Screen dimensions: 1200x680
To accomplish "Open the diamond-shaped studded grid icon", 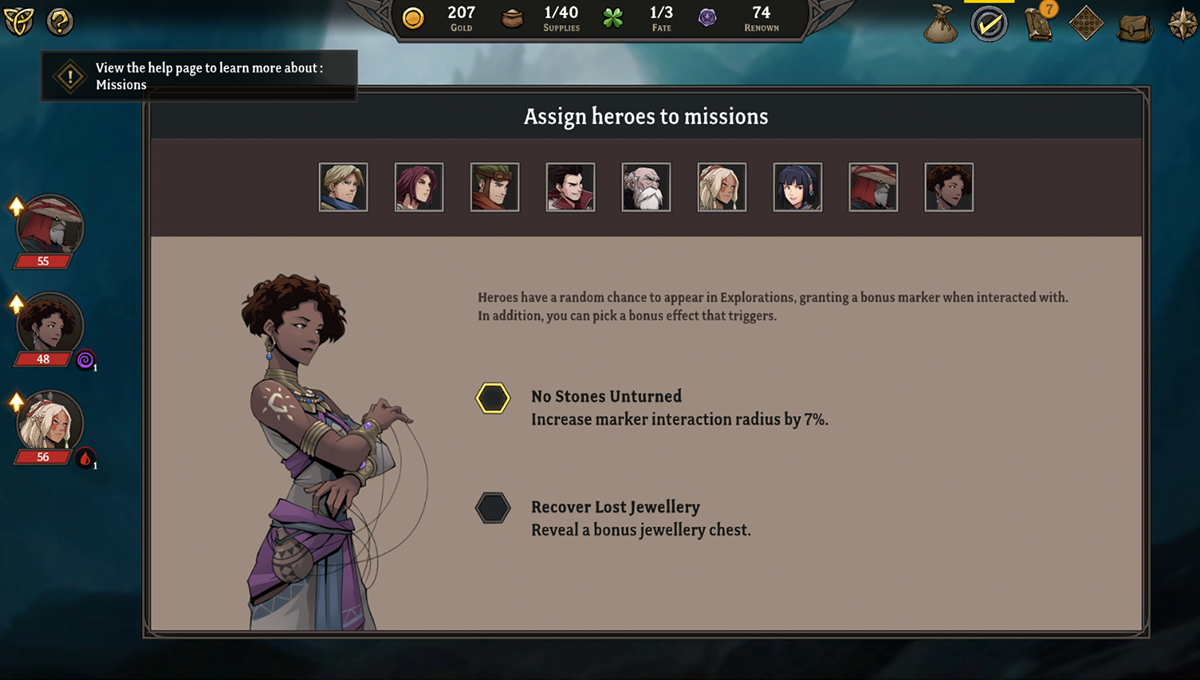I will coord(1087,24).
